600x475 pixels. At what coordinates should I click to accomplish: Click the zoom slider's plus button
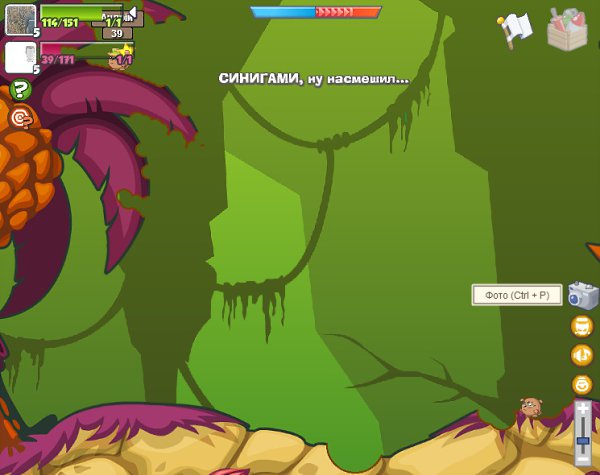582,407
